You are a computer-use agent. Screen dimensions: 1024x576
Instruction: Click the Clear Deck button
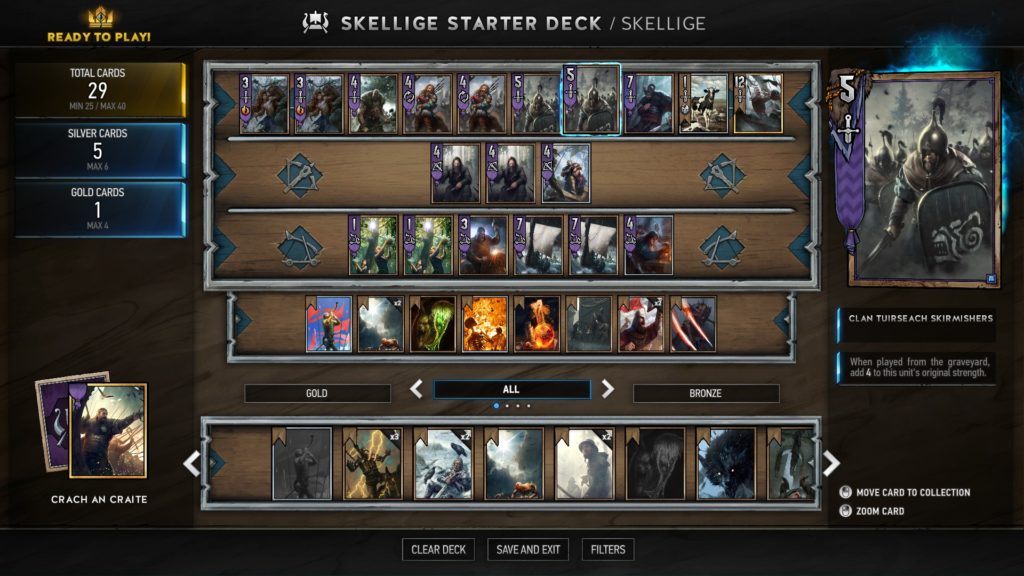pyautogui.click(x=439, y=549)
